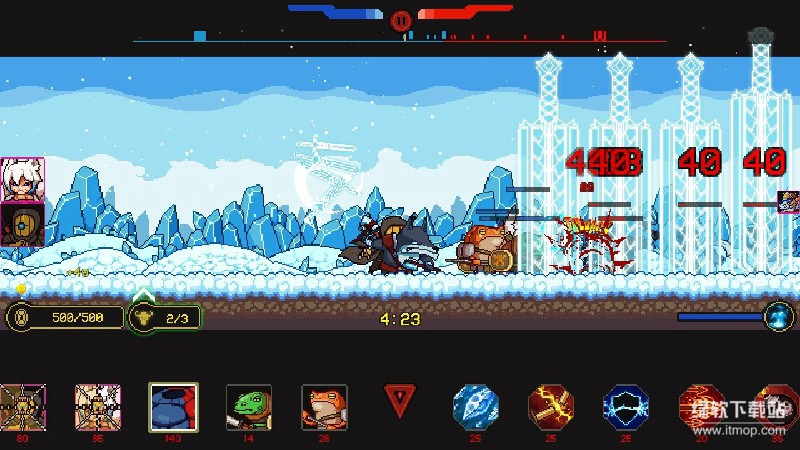
Task: Activate the blue ice crystal spell
Action: point(473,406)
